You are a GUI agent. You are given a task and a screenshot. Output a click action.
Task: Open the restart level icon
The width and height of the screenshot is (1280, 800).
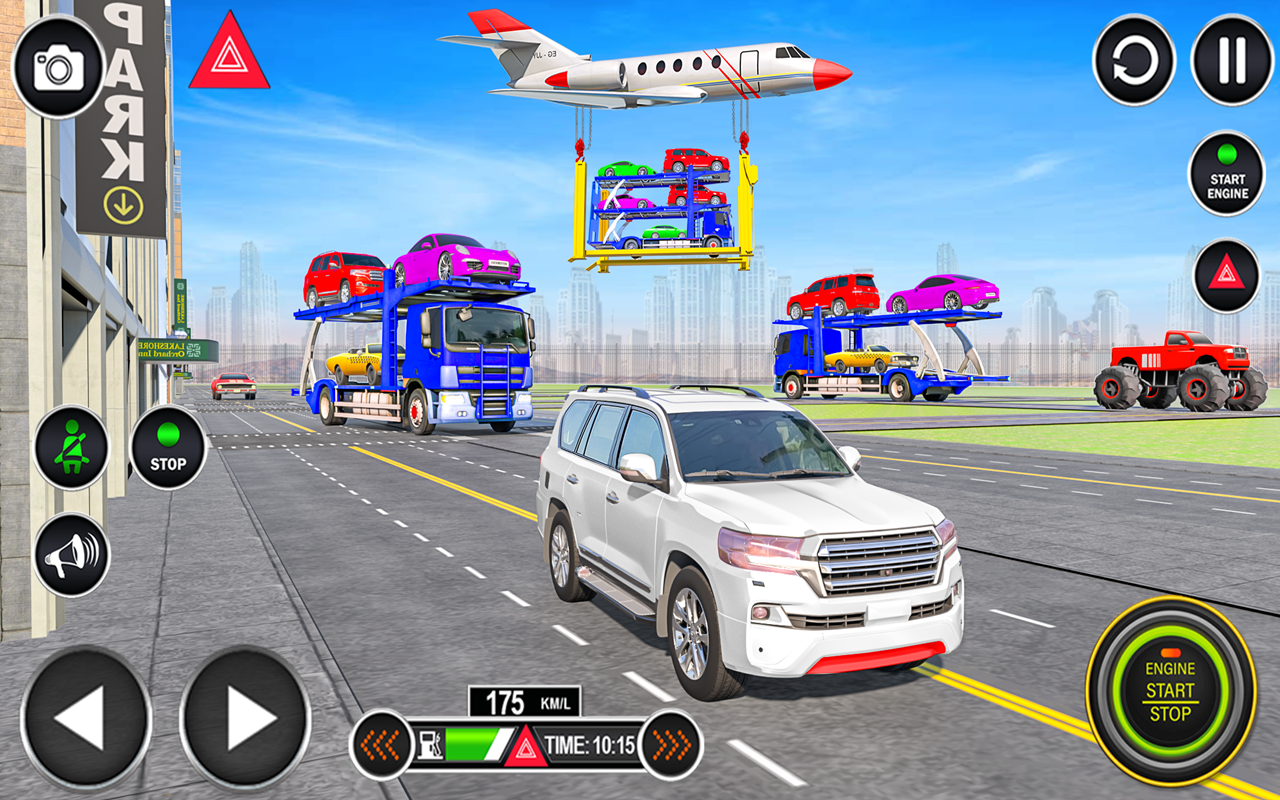tap(1135, 63)
